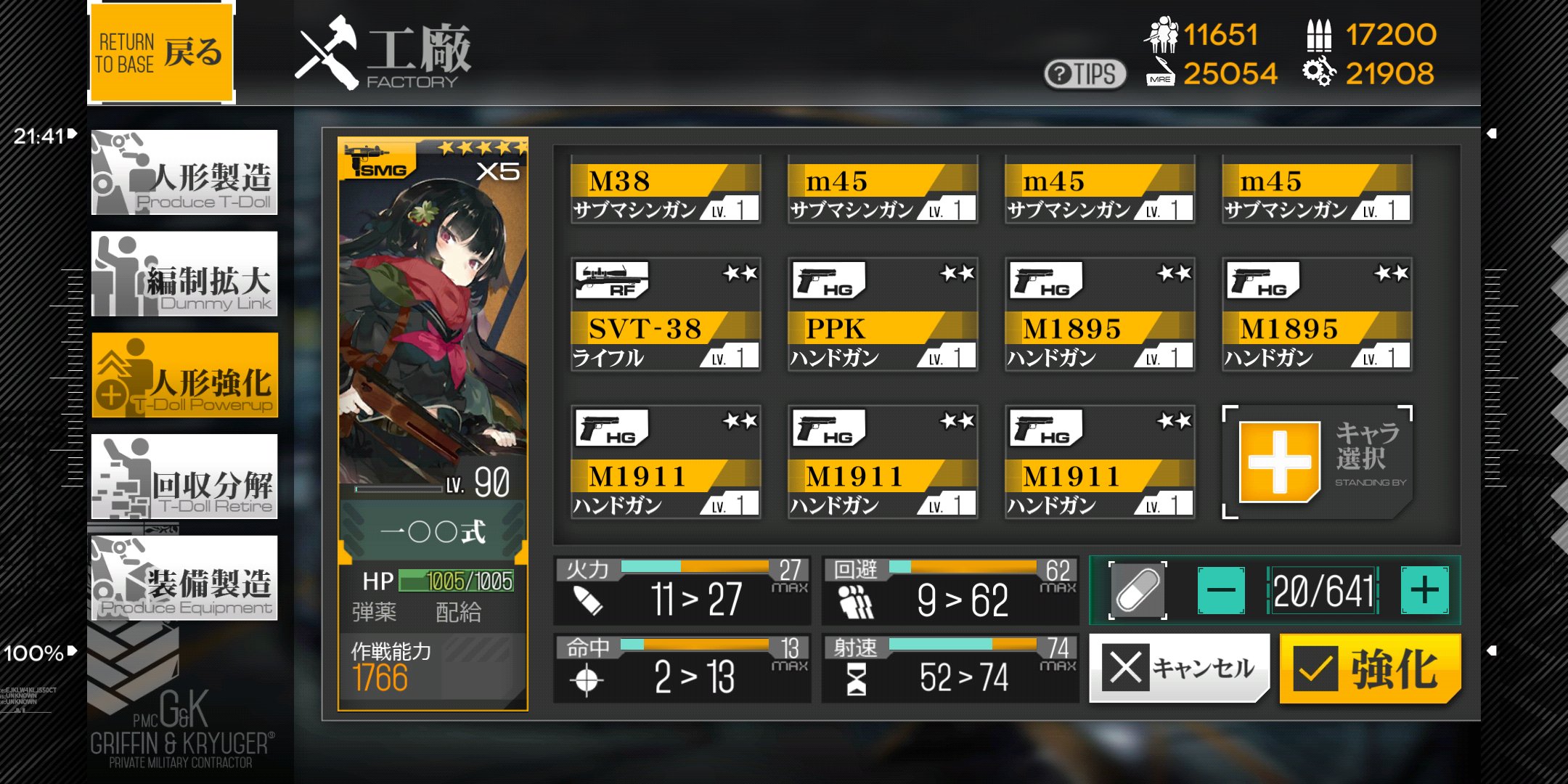
Task: Click the enhancement capsule pill icon
Action: point(1136,589)
